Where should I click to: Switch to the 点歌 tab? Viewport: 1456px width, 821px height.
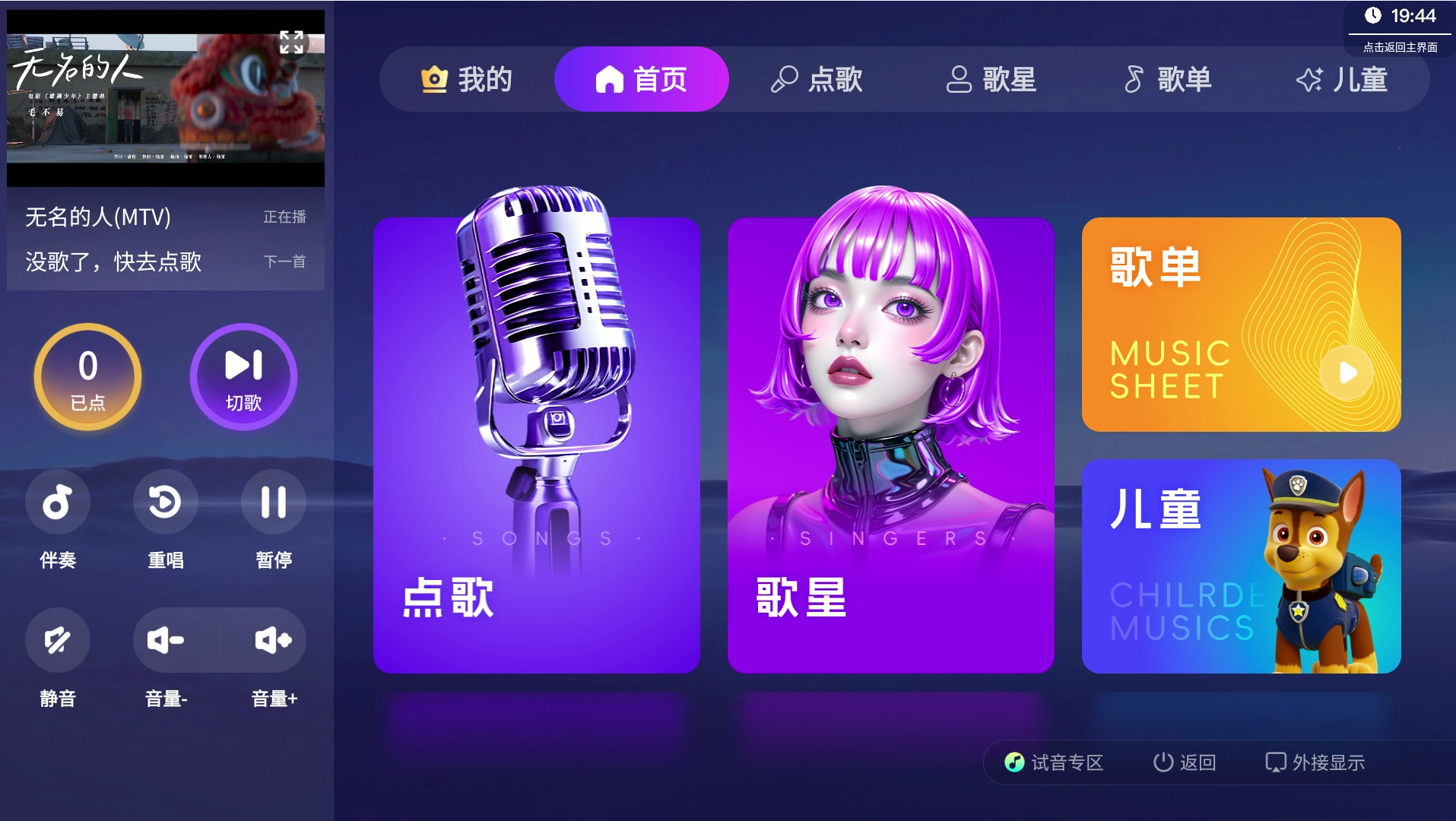[x=820, y=78]
